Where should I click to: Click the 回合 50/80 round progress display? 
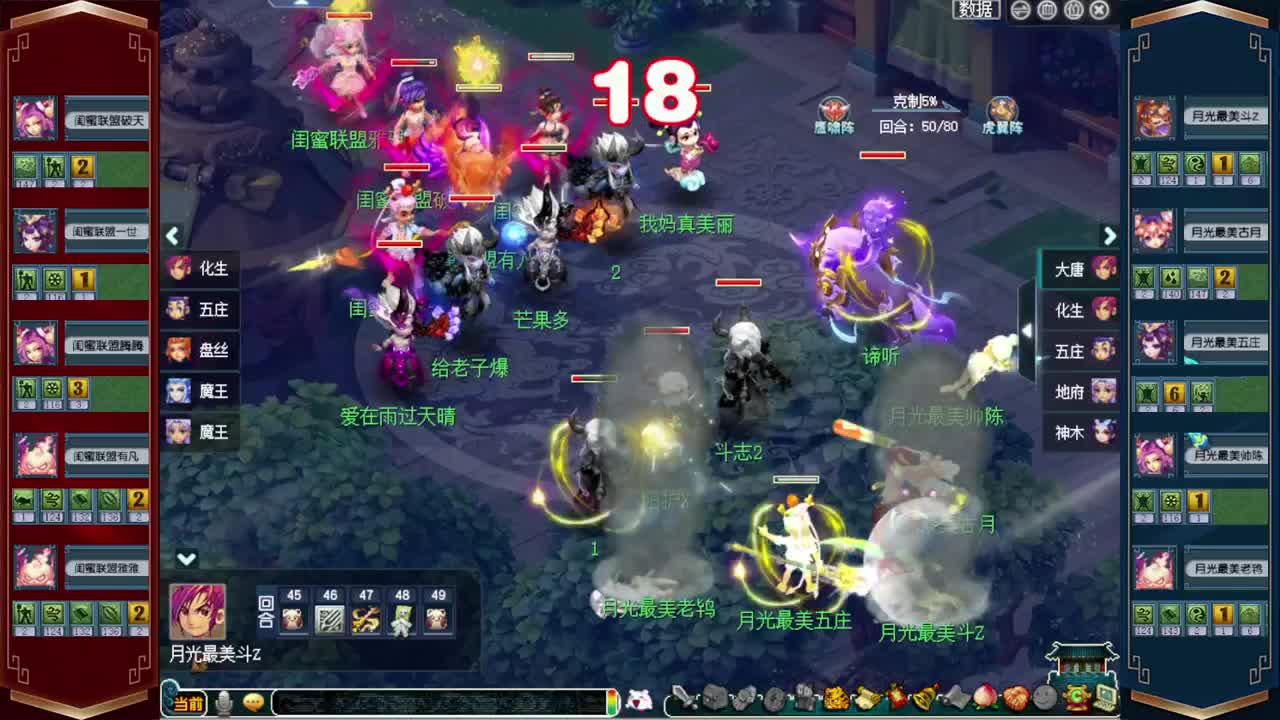click(921, 128)
